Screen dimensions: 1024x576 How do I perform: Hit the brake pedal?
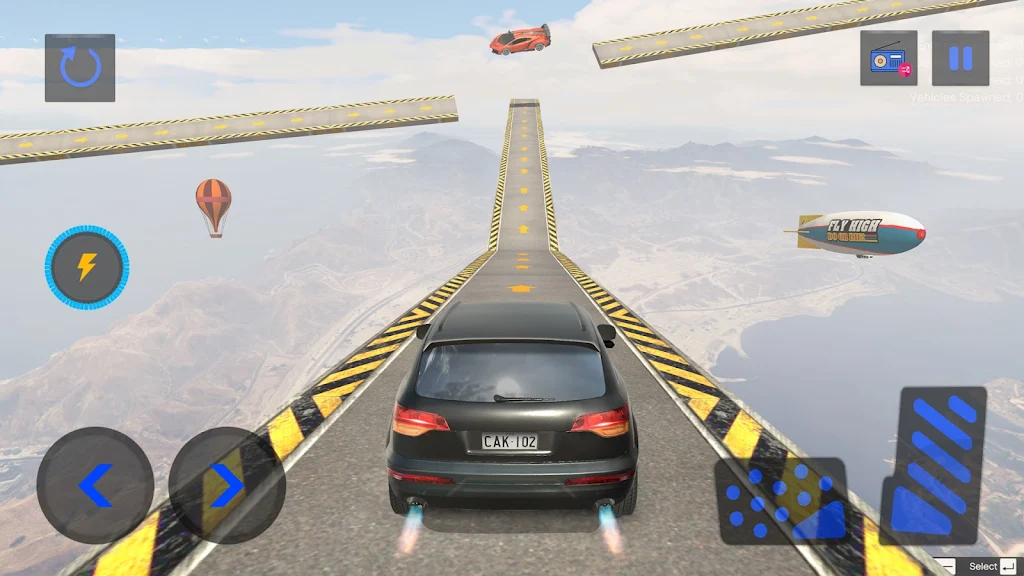click(782, 501)
